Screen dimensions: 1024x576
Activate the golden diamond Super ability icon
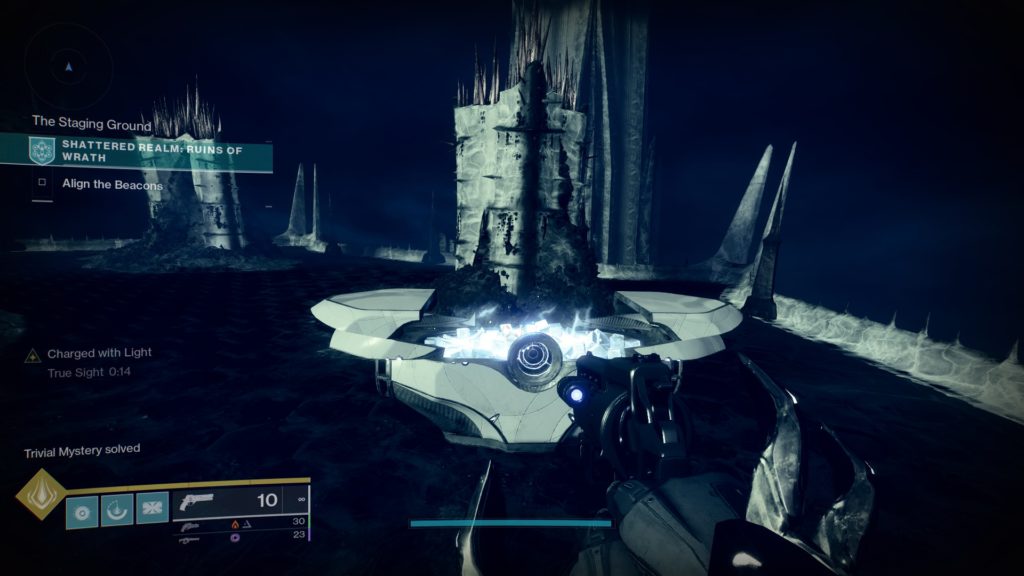coord(41,494)
